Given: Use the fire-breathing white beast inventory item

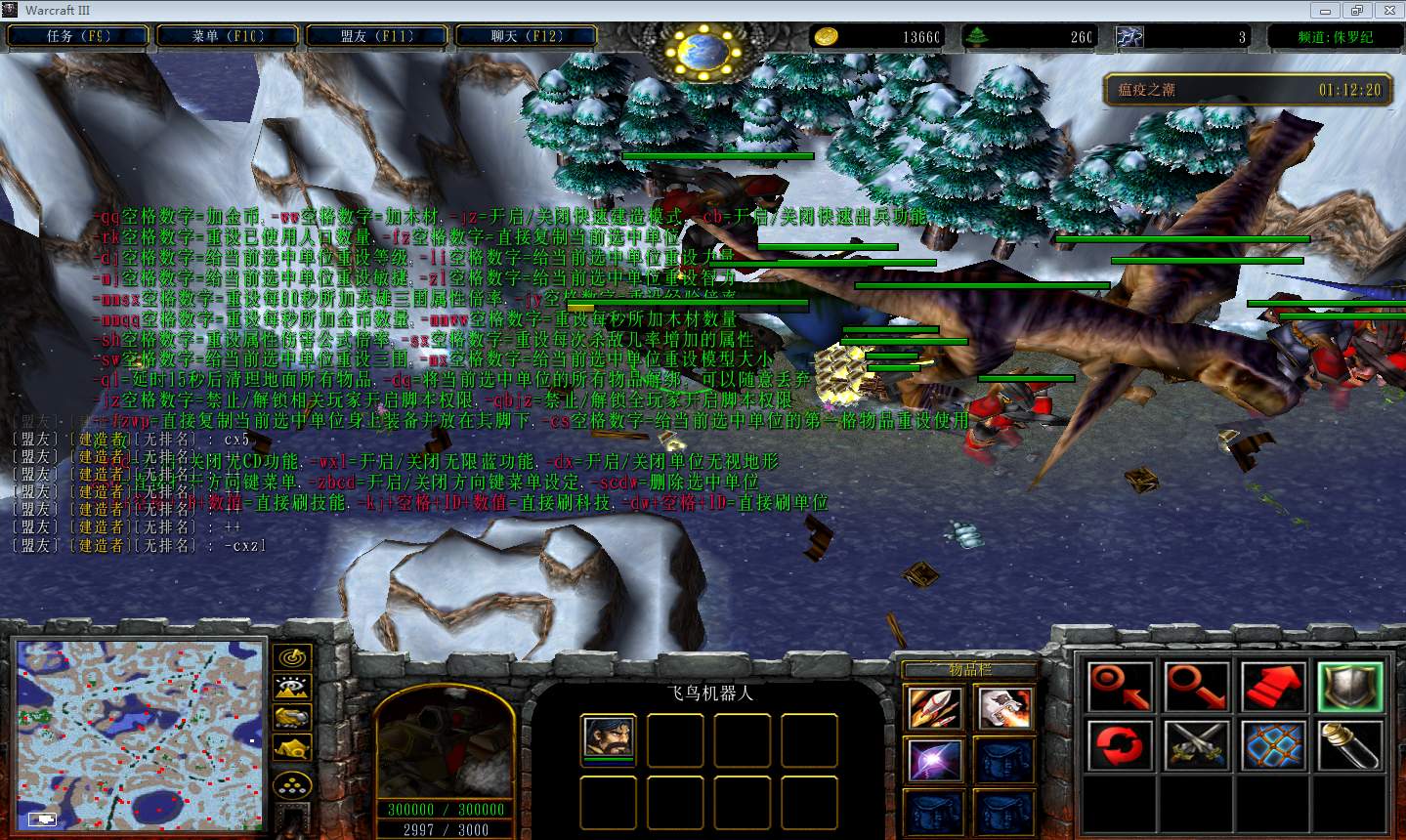Looking at the screenshot, I should pos(1003,708).
